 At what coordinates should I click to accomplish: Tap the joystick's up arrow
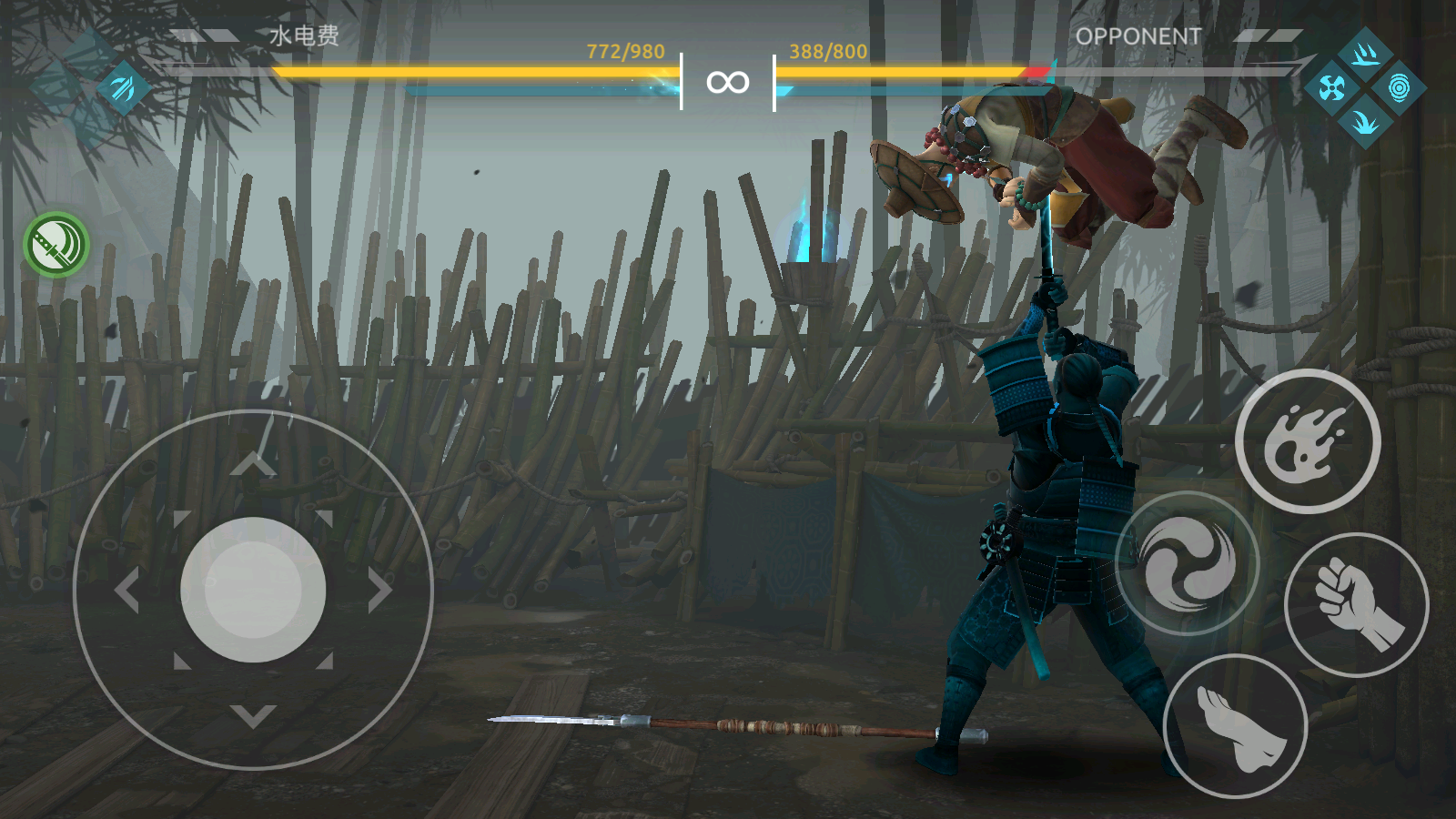pyautogui.click(x=253, y=464)
